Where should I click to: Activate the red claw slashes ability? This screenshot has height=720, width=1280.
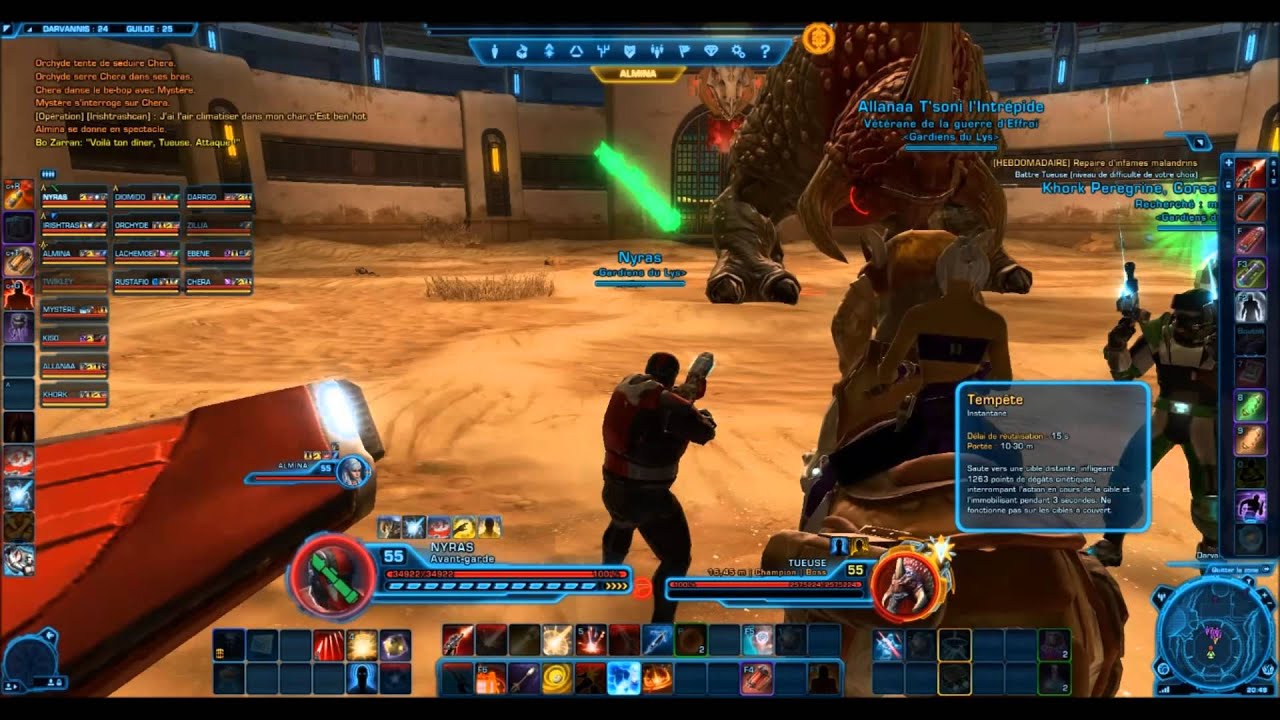pos(328,645)
